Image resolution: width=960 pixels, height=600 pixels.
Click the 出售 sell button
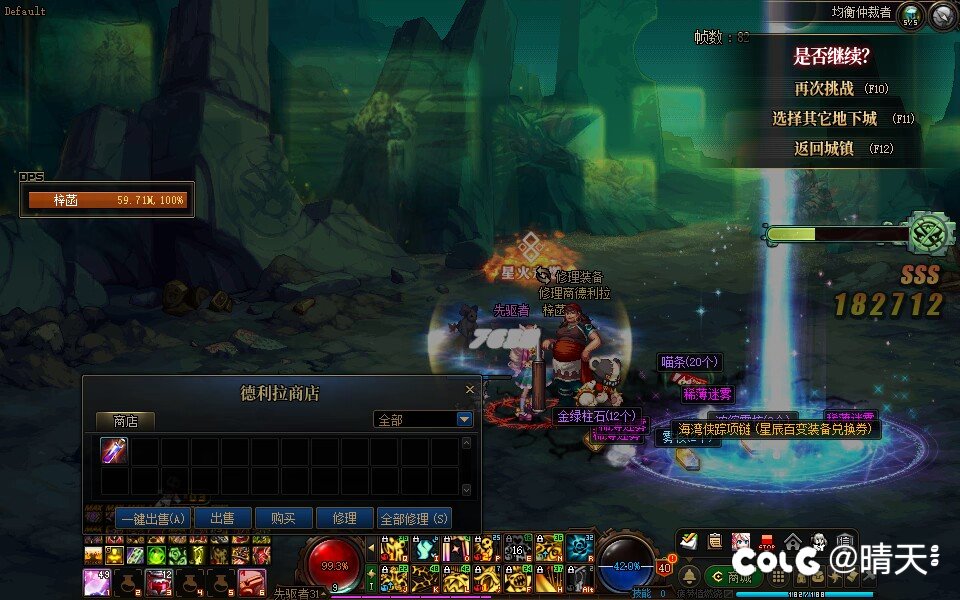222,519
